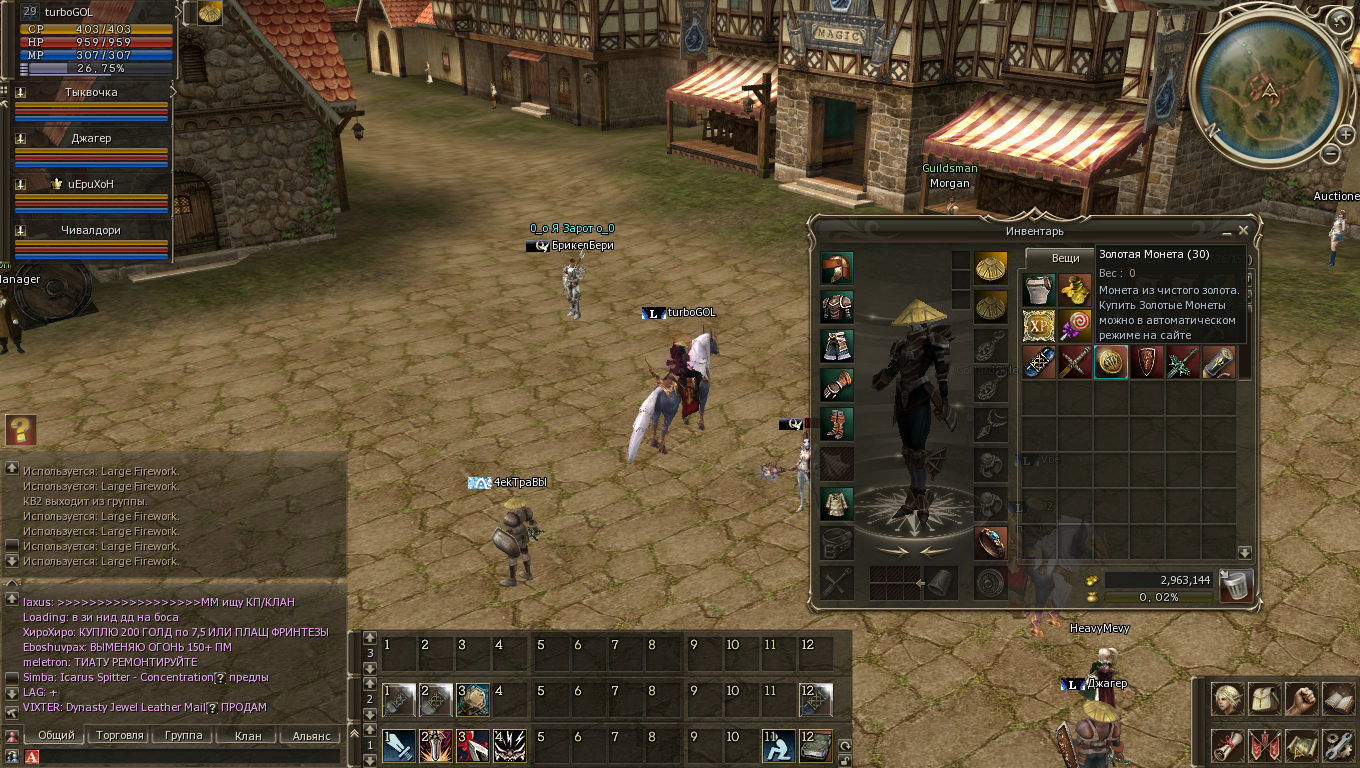Open the Клан chat tab
The image size is (1360, 768).
(x=247, y=736)
